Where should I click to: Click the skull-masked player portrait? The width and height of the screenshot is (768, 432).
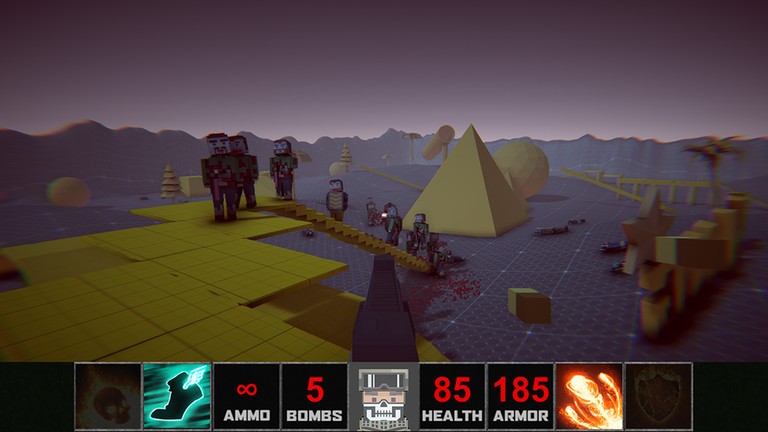(384, 397)
